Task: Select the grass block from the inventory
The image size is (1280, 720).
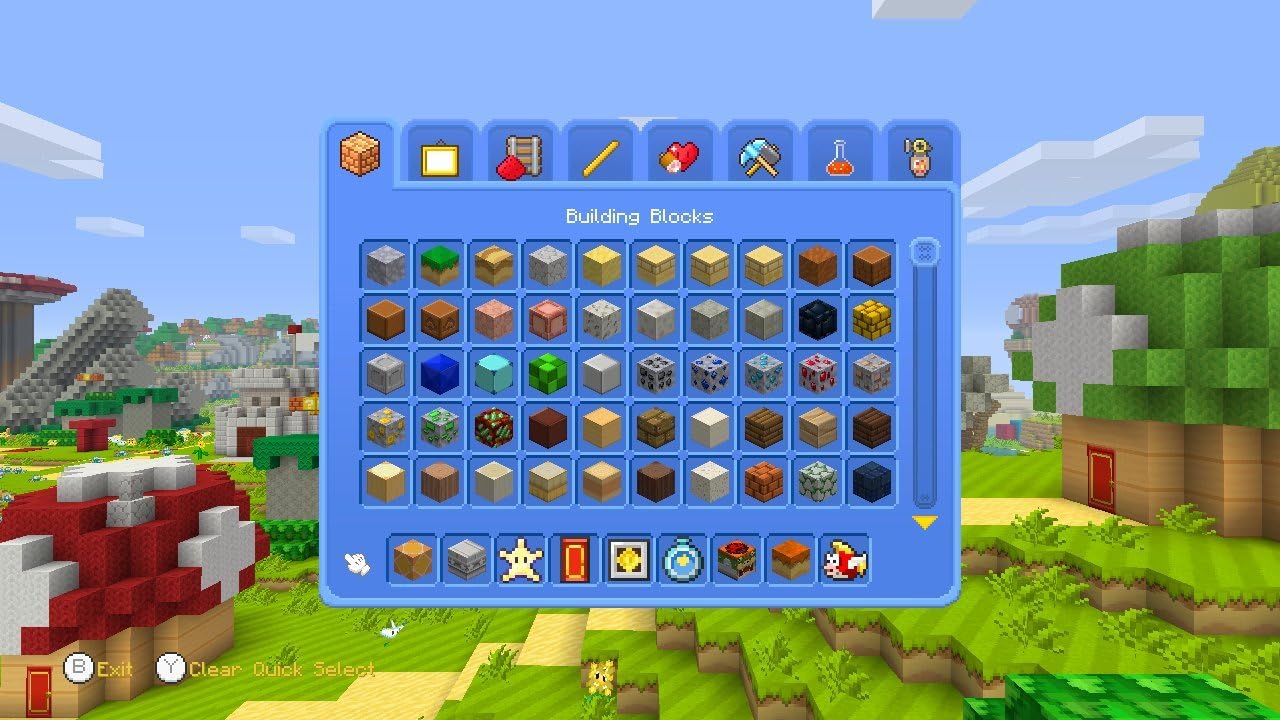Action: (439, 262)
